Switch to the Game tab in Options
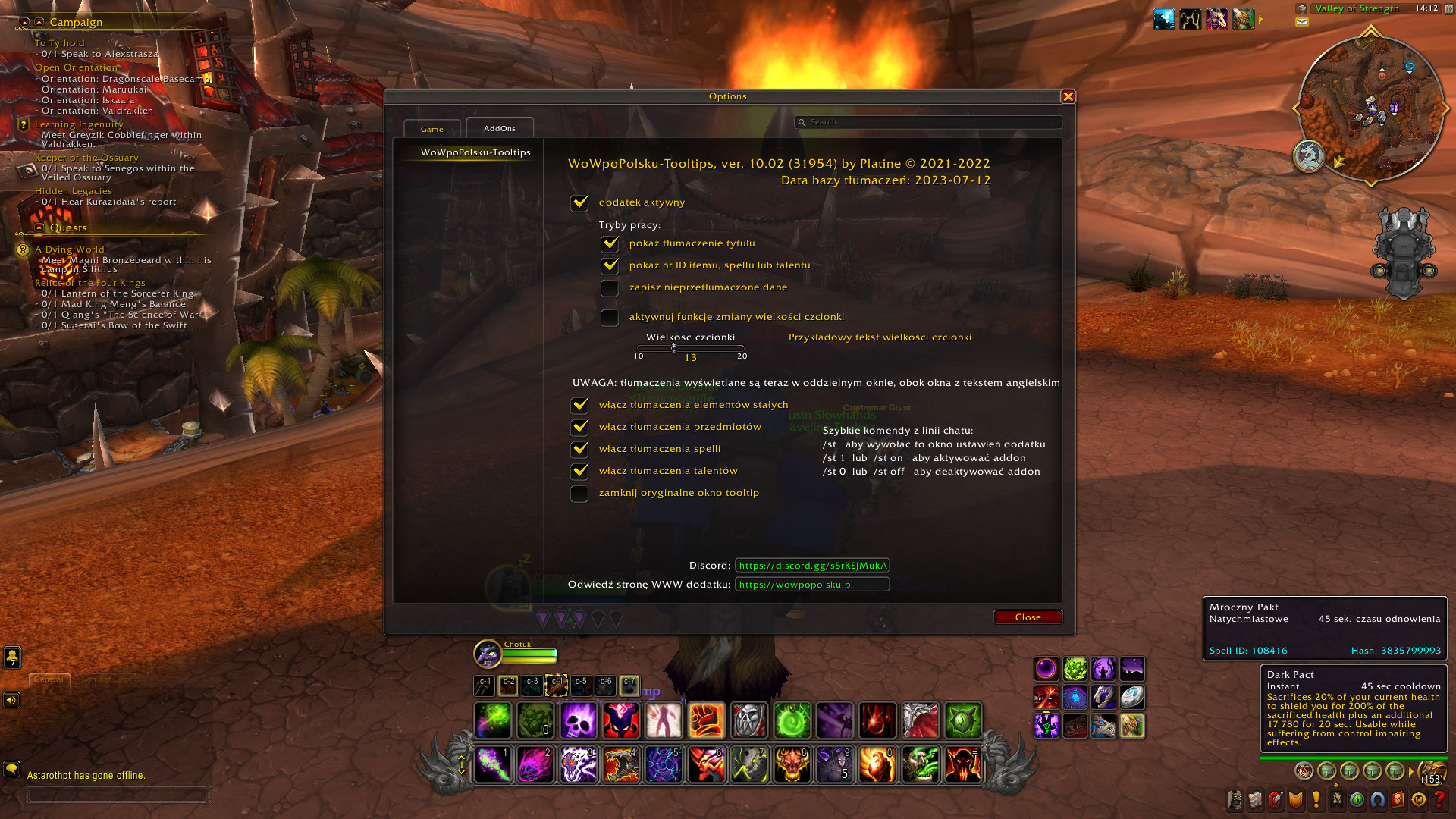The height and width of the screenshot is (819, 1456). point(432,129)
